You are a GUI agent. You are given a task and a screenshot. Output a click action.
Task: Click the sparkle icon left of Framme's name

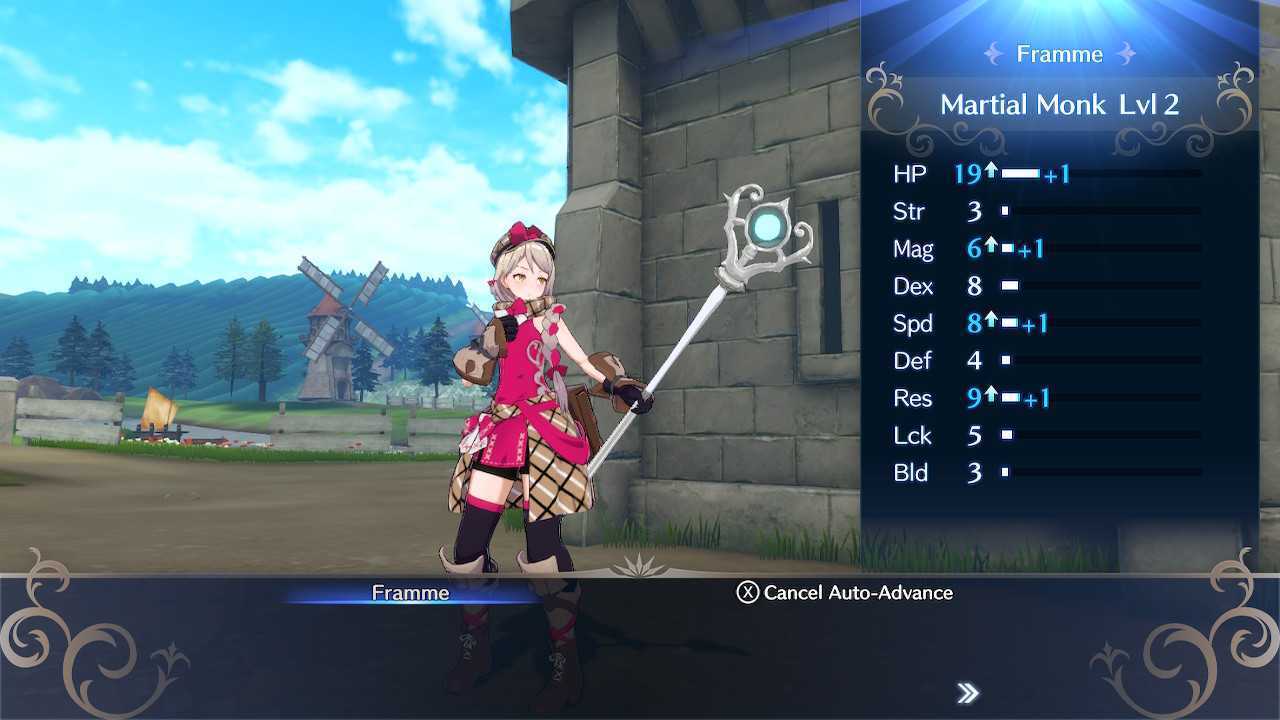992,54
